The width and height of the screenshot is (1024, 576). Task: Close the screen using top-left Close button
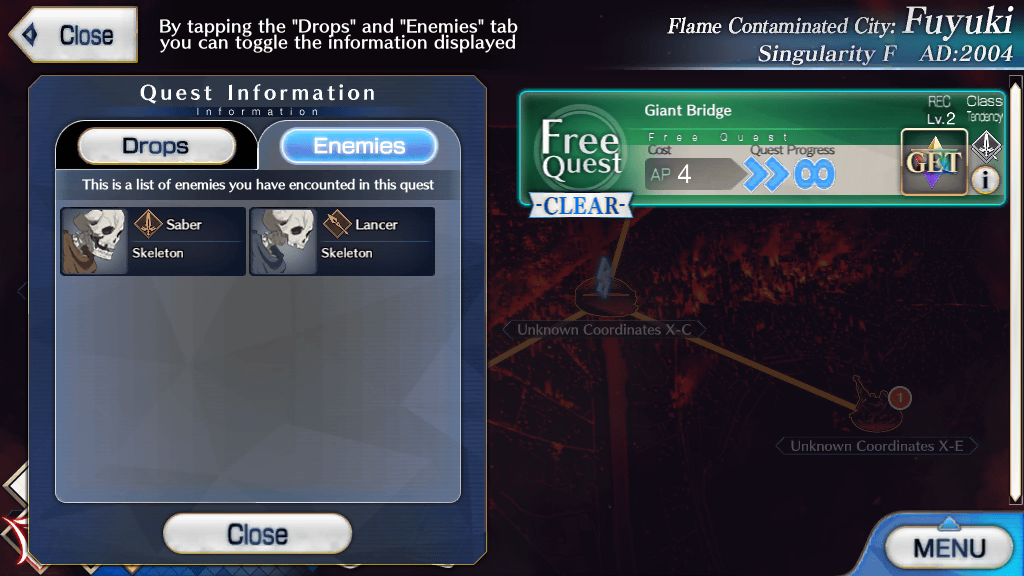(74, 35)
